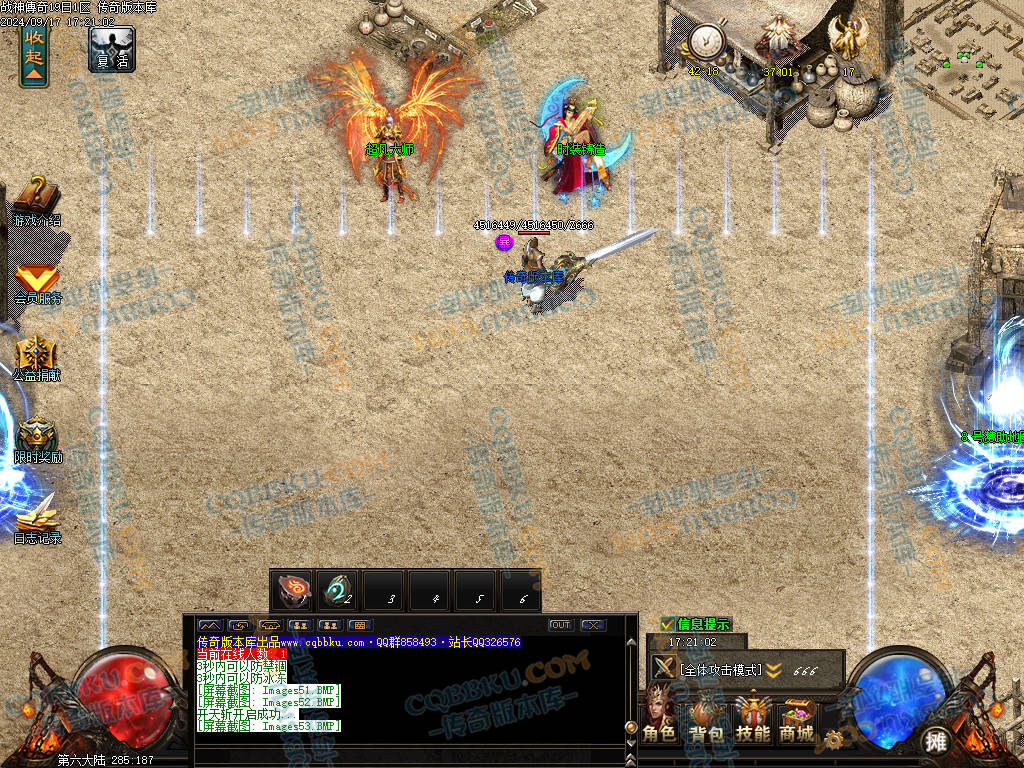Click the OUT button on the chat panel
This screenshot has width=1024, height=768.
point(560,625)
